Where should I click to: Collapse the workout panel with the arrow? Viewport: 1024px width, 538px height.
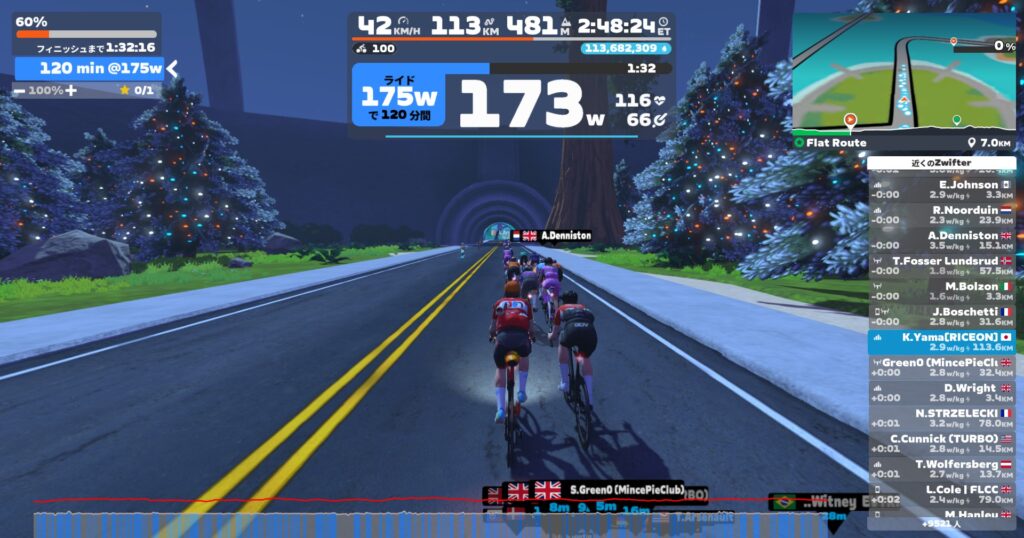pyautogui.click(x=172, y=68)
